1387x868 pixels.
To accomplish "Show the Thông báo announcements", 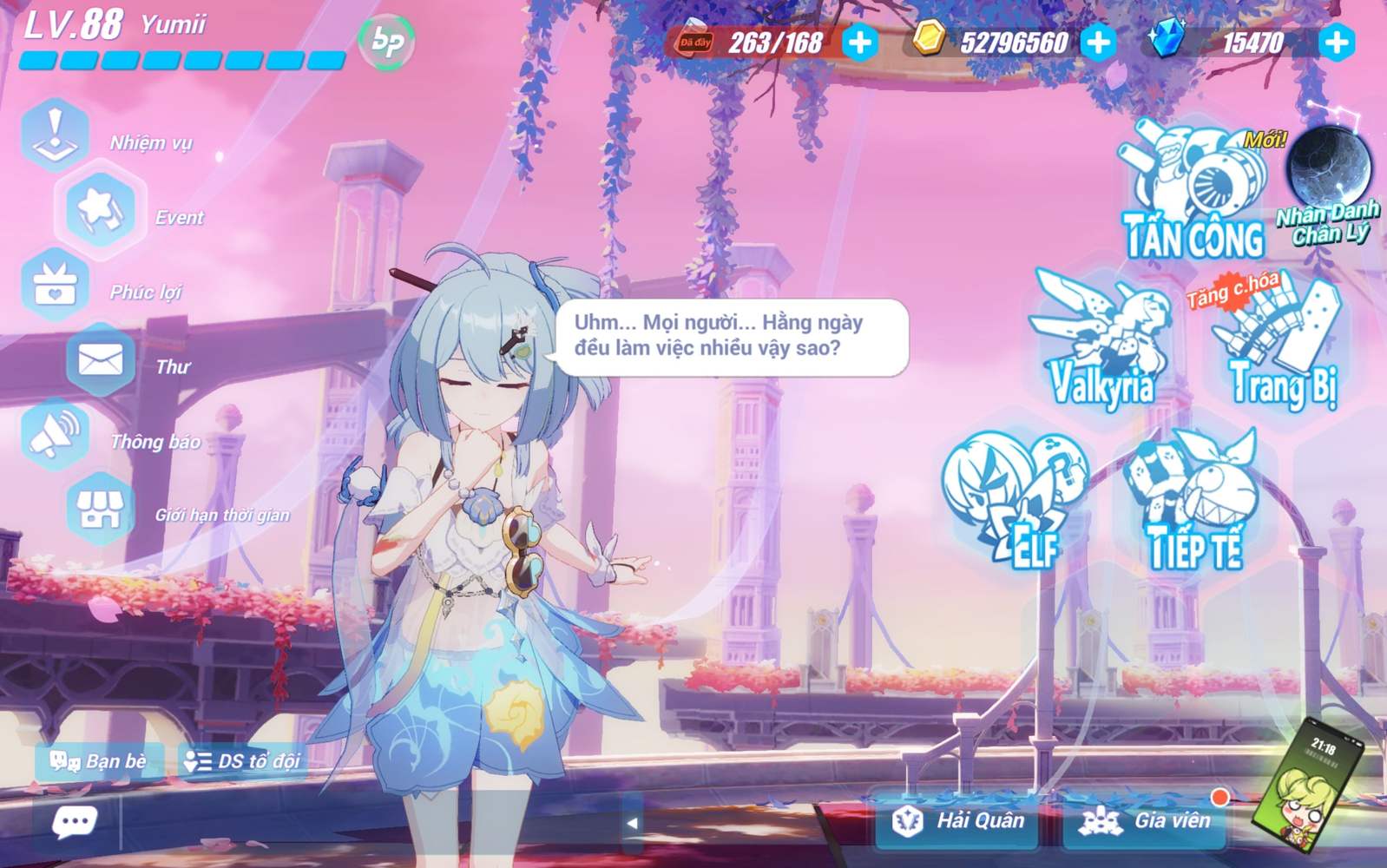I will pyautogui.click(x=56, y=434).
